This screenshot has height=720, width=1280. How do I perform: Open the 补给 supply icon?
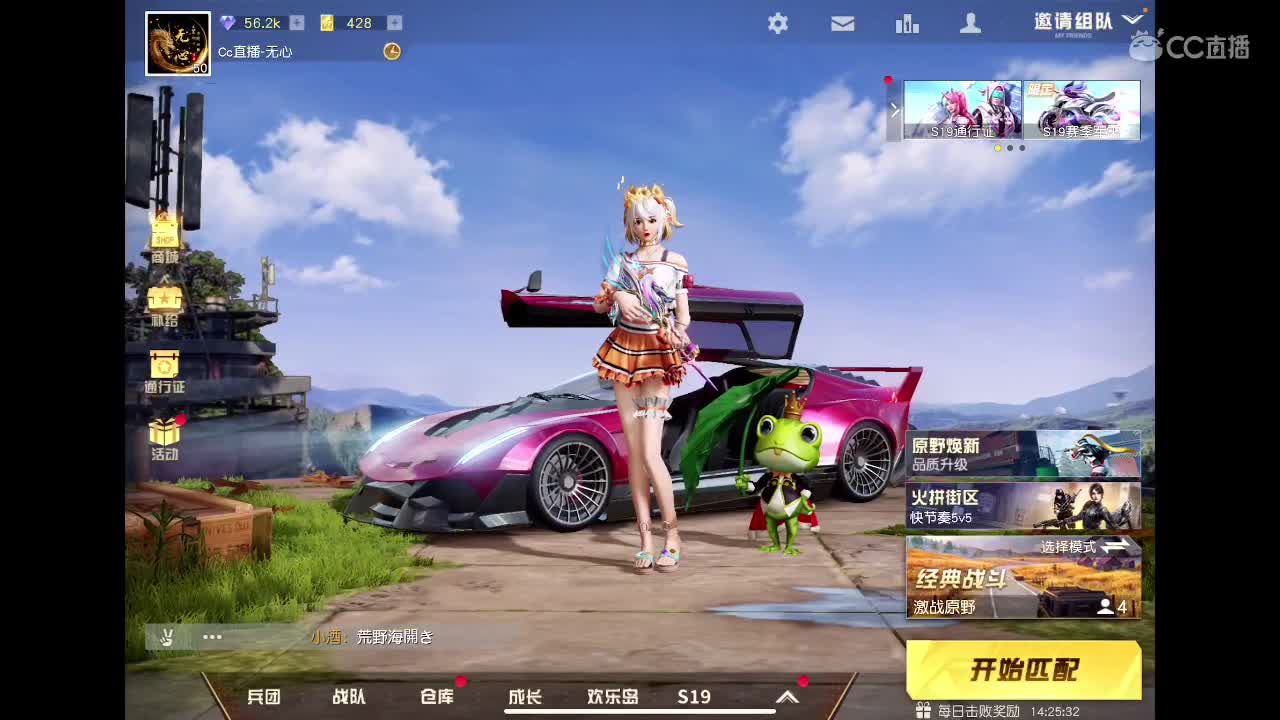[163, 300]
